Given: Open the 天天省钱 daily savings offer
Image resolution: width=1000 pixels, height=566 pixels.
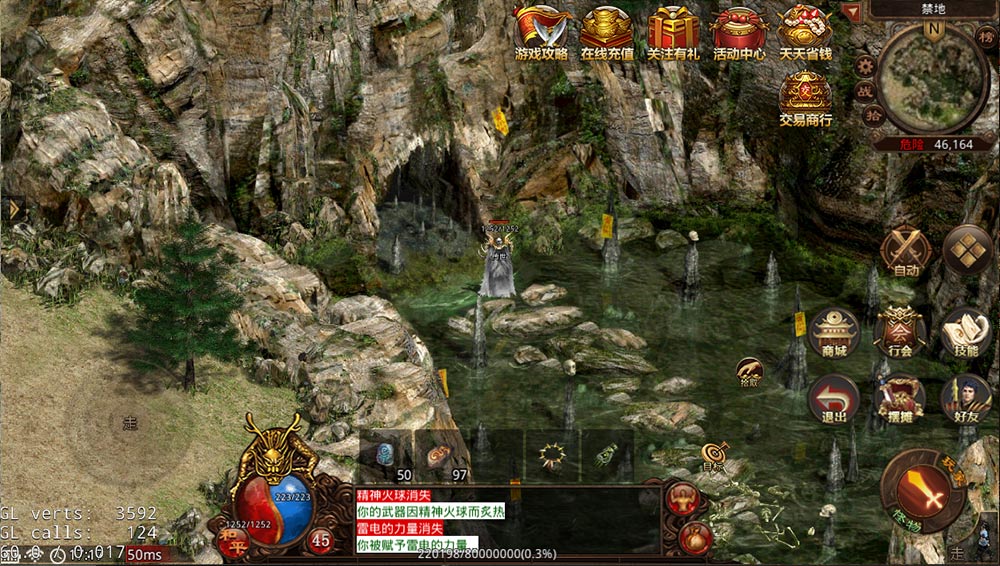Looking at the screenshot, I should [x=805, y=31].
